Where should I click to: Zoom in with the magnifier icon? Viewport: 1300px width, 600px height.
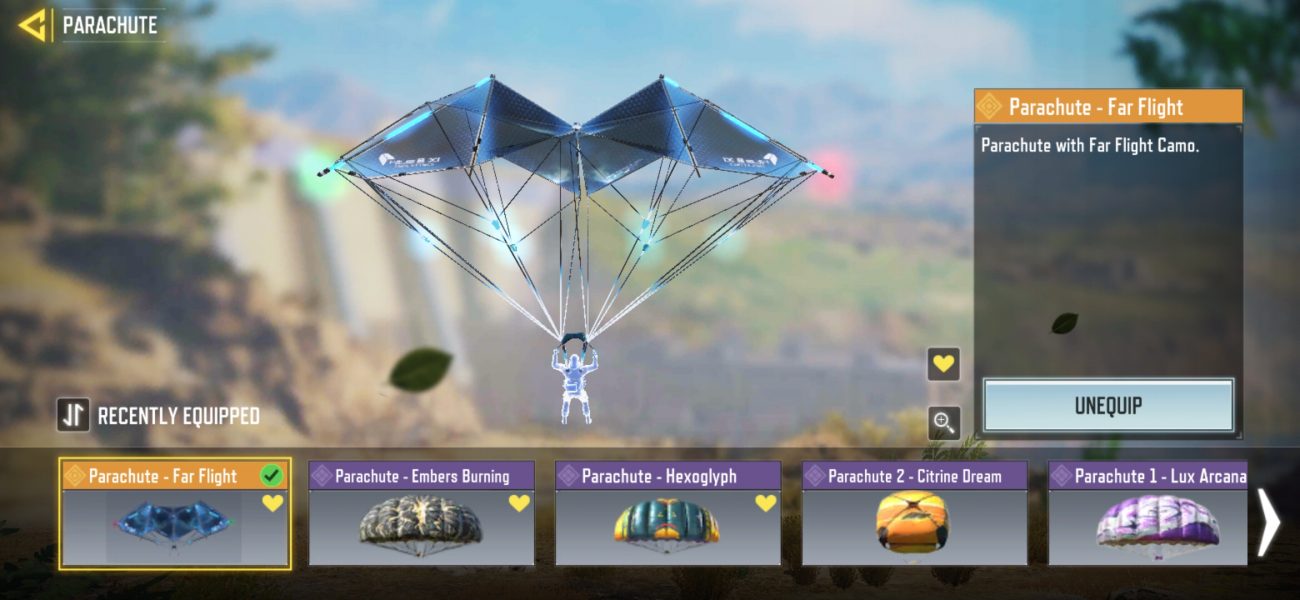click(x=943, y=423)
